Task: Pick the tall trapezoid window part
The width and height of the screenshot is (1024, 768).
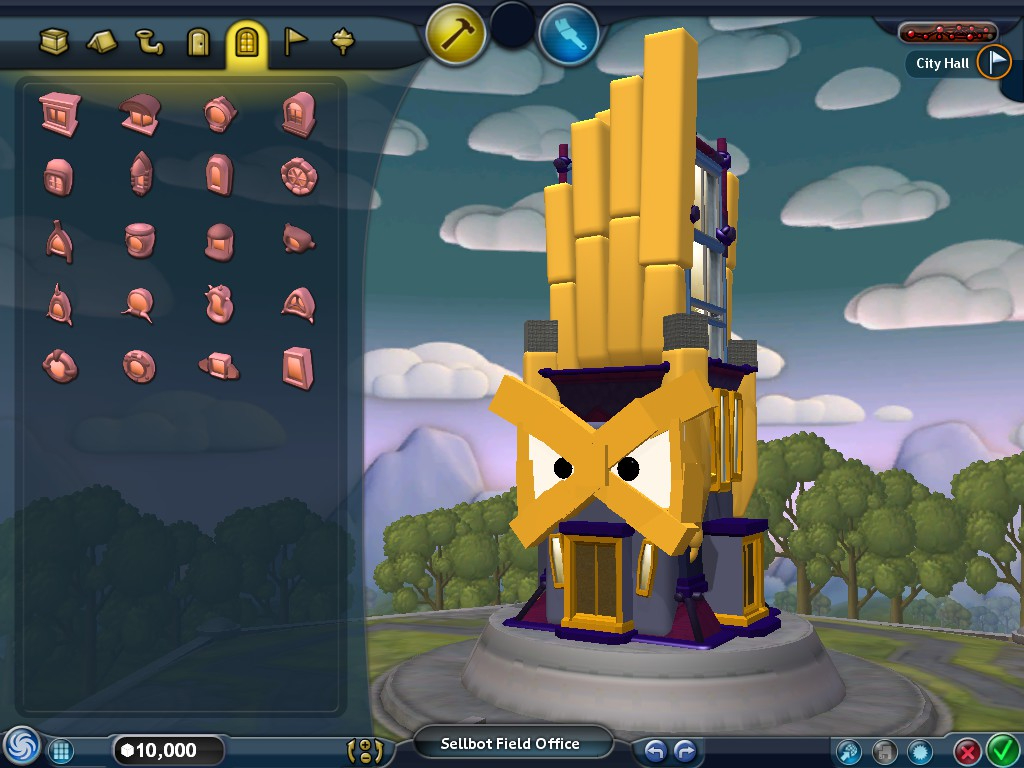Action: pyautogui.click(x=298, y=366)
